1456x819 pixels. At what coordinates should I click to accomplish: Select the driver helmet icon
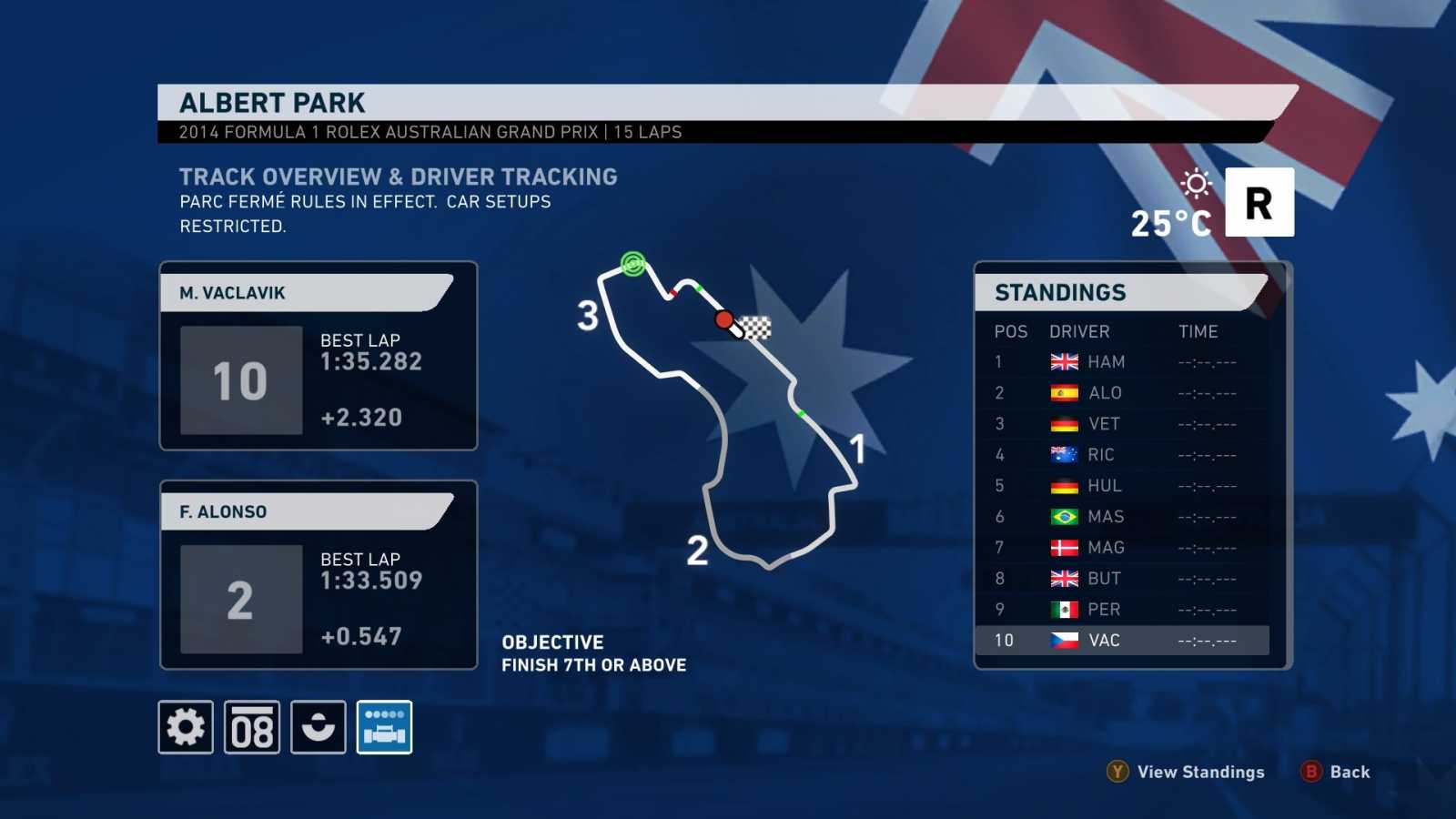(316, 728)
